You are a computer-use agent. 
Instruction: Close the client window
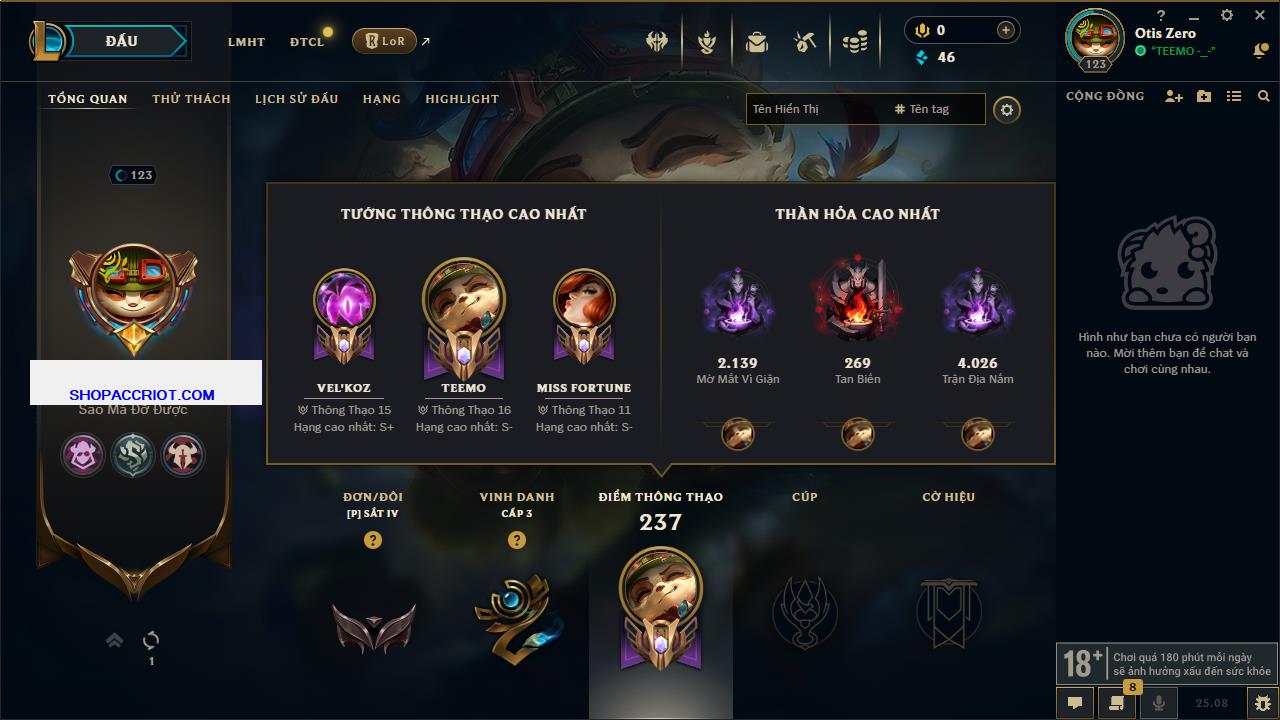(x=1259, y=16)
